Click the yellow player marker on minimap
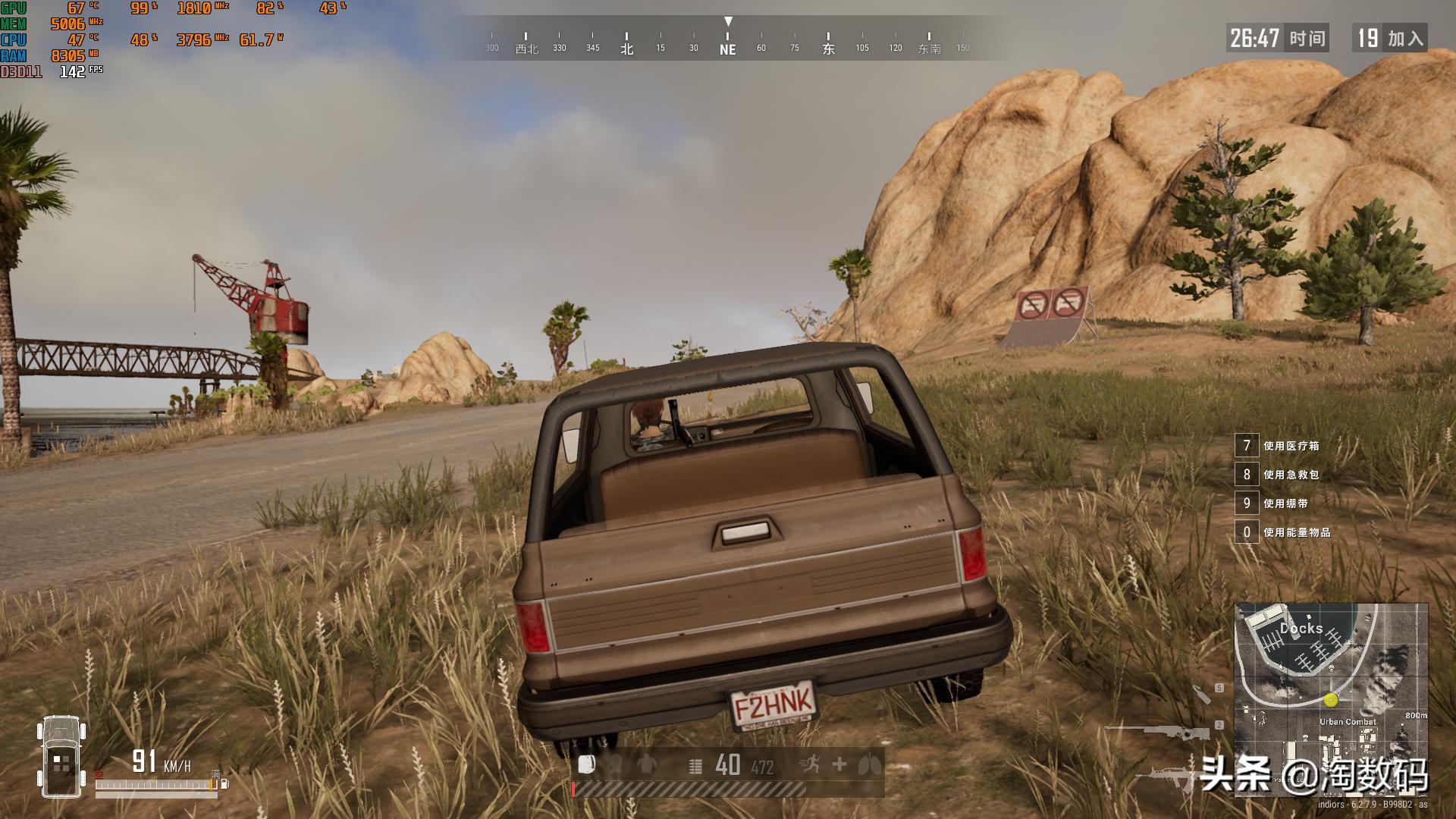Screen dimensions: 1456x819 1332,699
